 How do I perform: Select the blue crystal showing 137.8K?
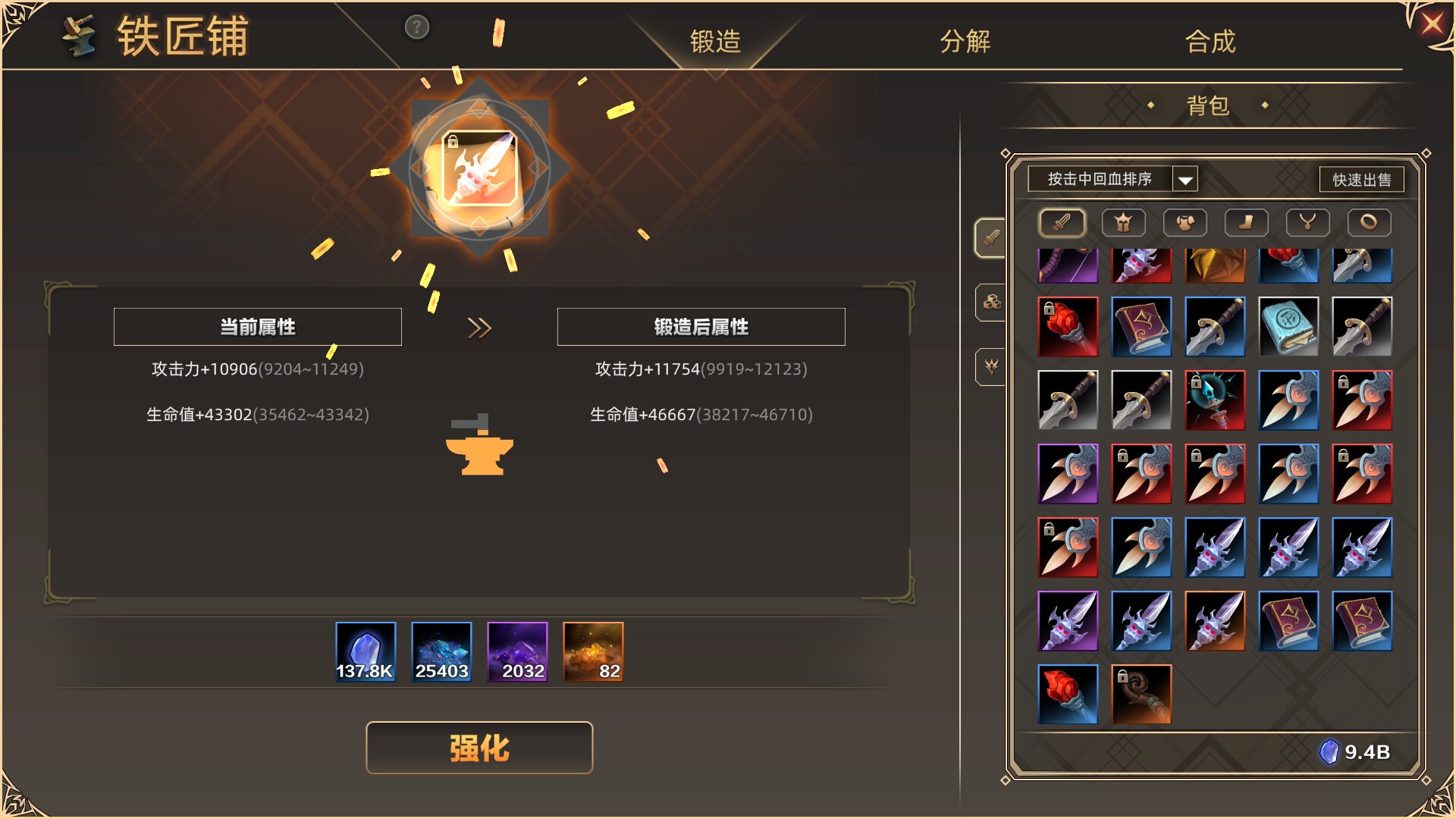pyautogui.click(x=366, y=651)
